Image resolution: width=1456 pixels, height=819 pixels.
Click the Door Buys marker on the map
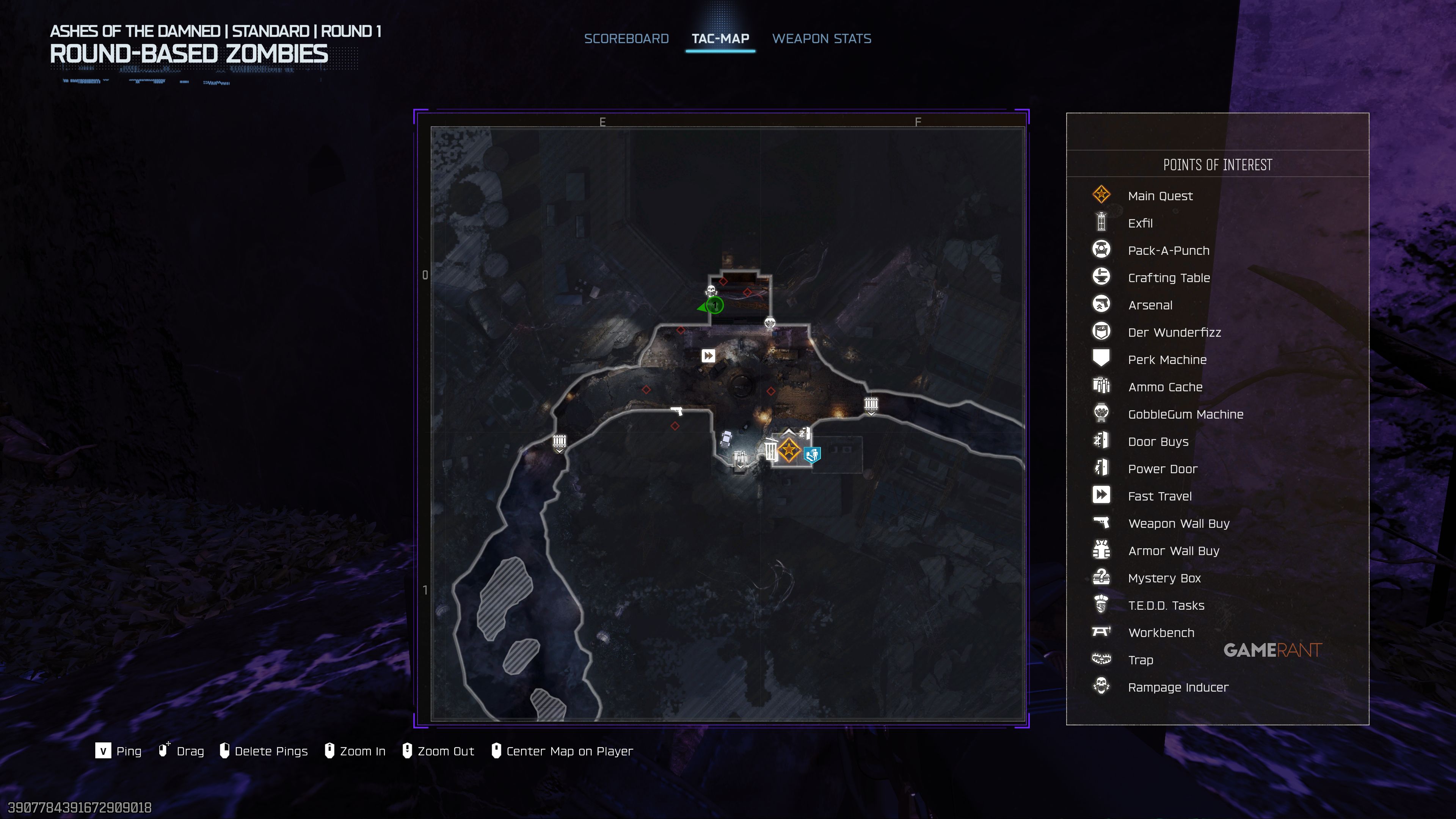[x=804, y=434]
